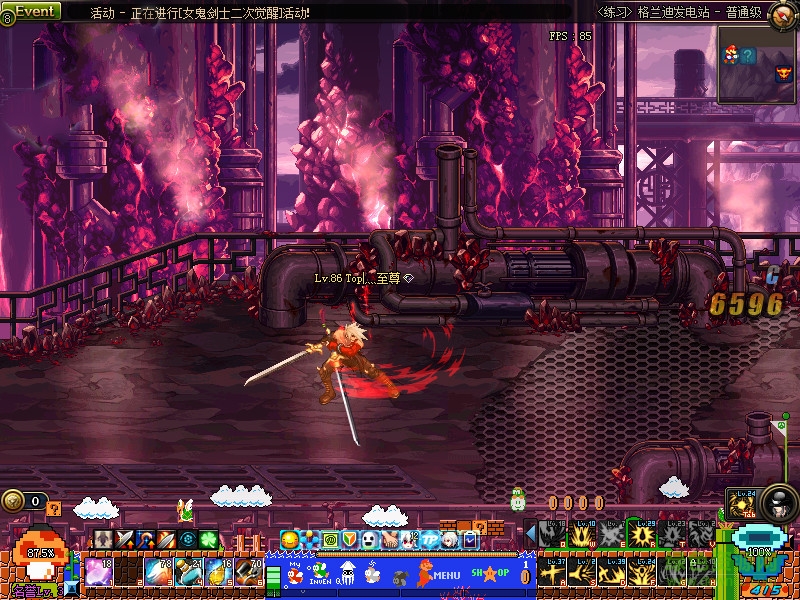The height and width of the screenshot is (600, 800).
Task: Click the skill bar left arrow
Action: pyautogui.click(x=530, y=535)
